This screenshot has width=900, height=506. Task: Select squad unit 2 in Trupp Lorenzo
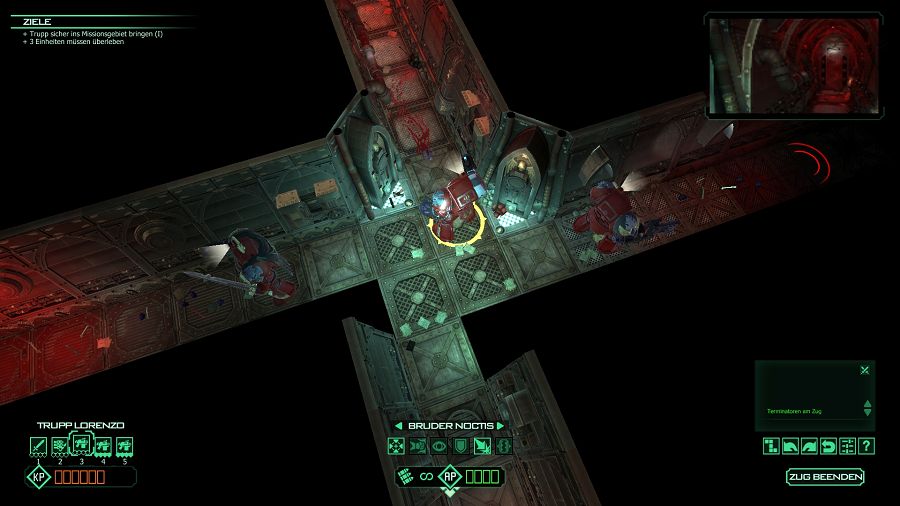pyautogui.click(x=60, y=446)
